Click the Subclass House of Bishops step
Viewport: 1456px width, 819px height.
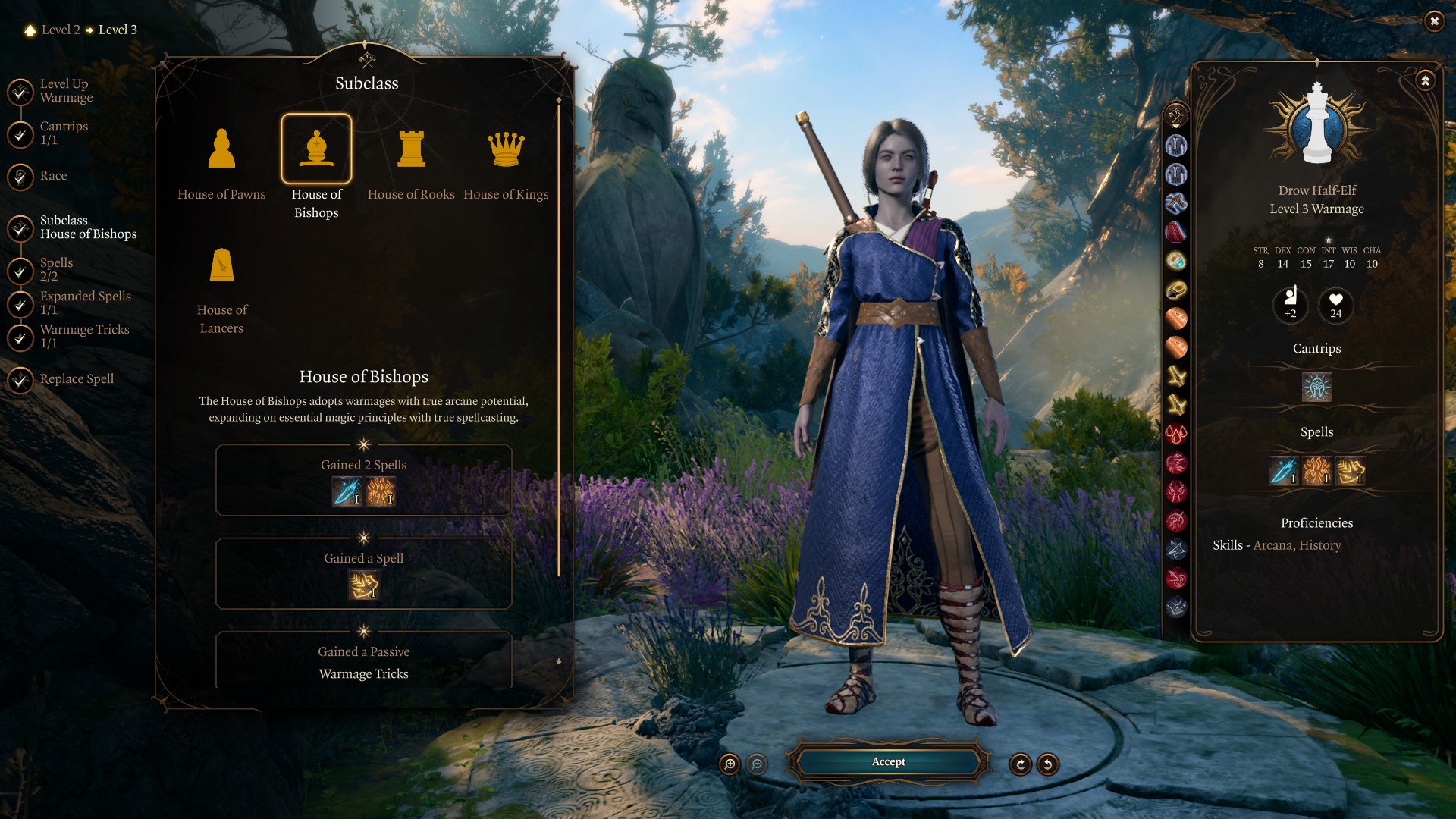click(88, 227)
